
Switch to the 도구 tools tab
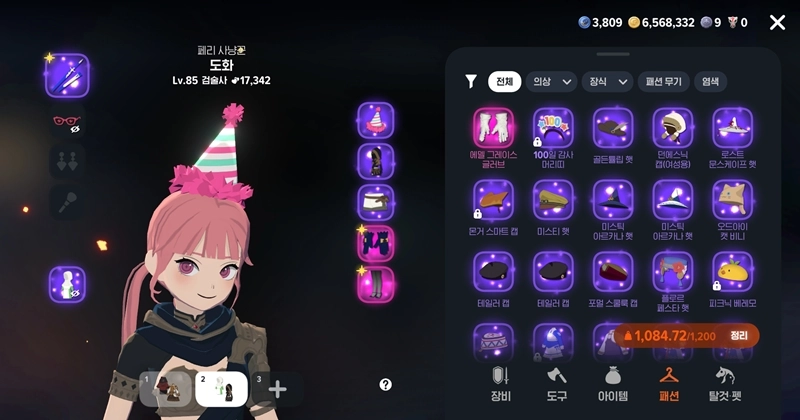point(557,385)
